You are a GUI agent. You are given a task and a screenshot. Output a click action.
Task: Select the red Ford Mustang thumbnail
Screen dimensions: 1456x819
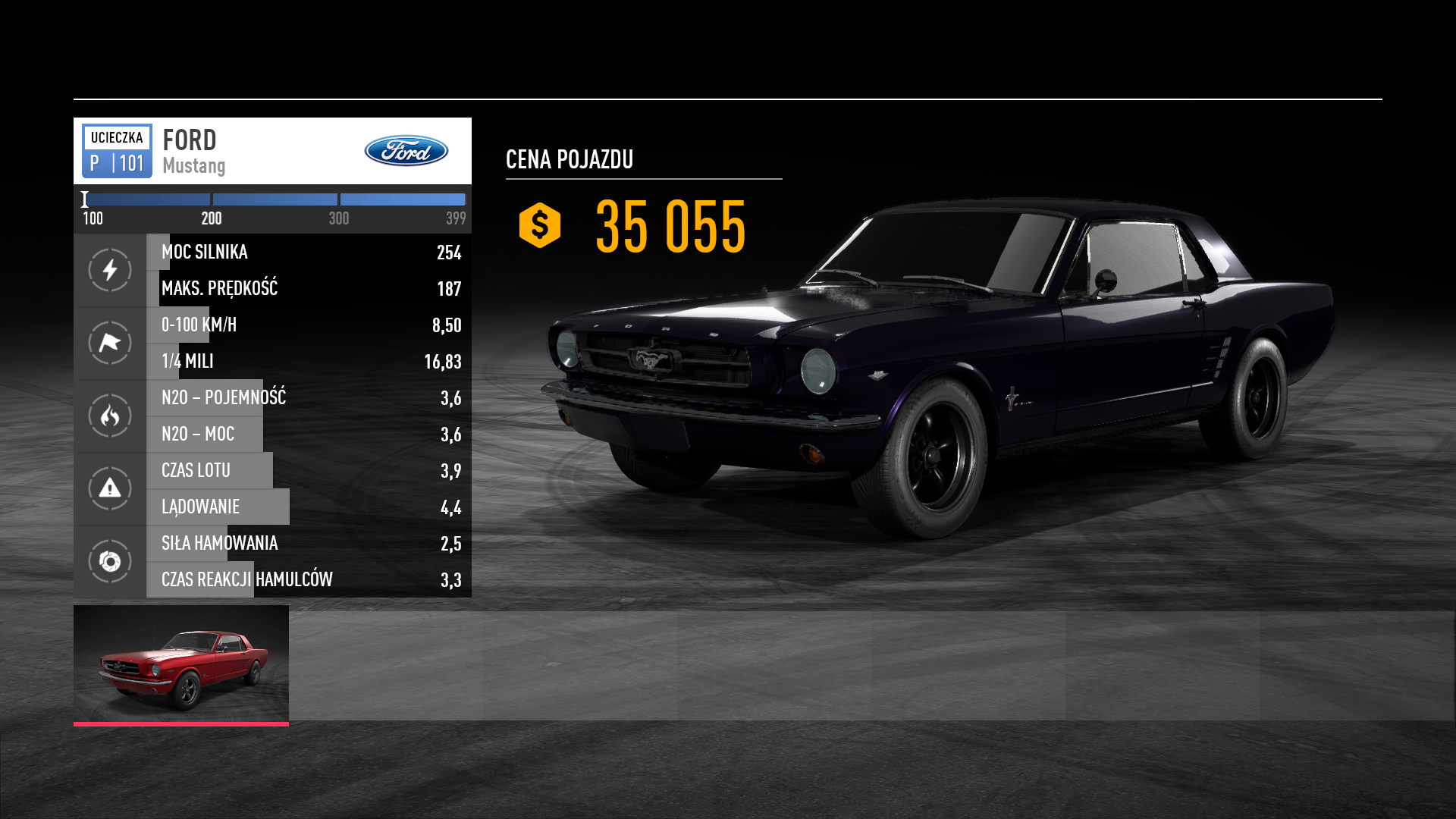(x=181, y=664)
